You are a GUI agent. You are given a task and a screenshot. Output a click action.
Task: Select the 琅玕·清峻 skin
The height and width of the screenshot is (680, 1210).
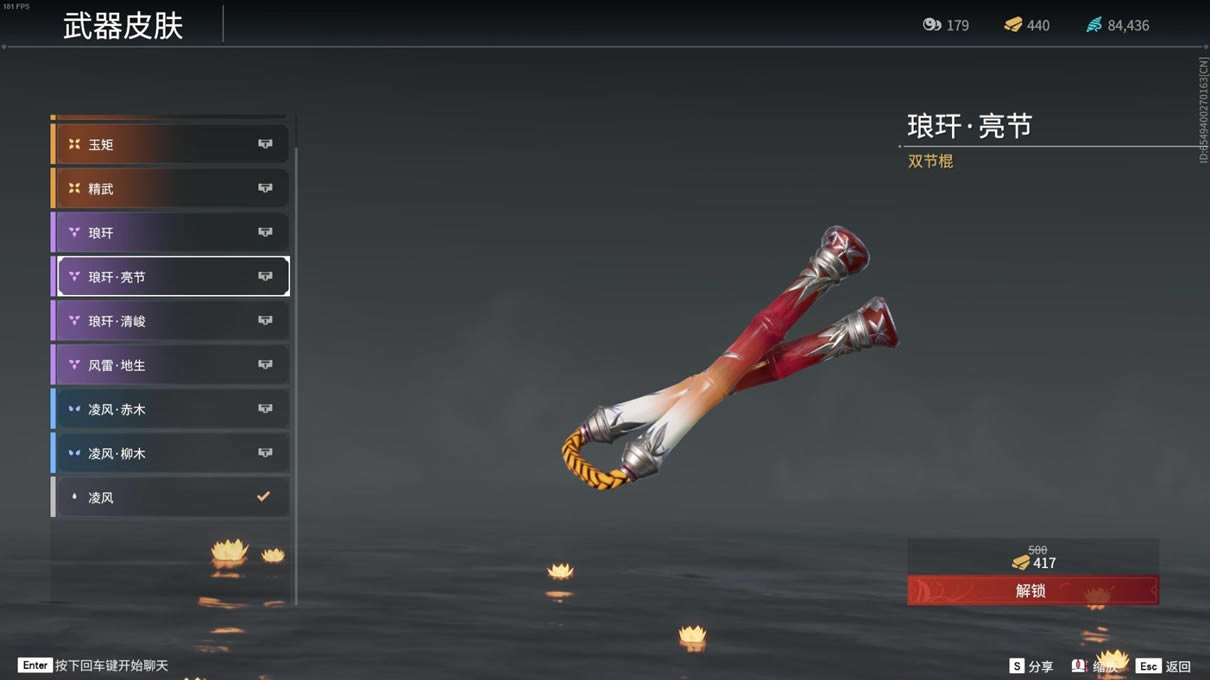(x=171, y=321)
